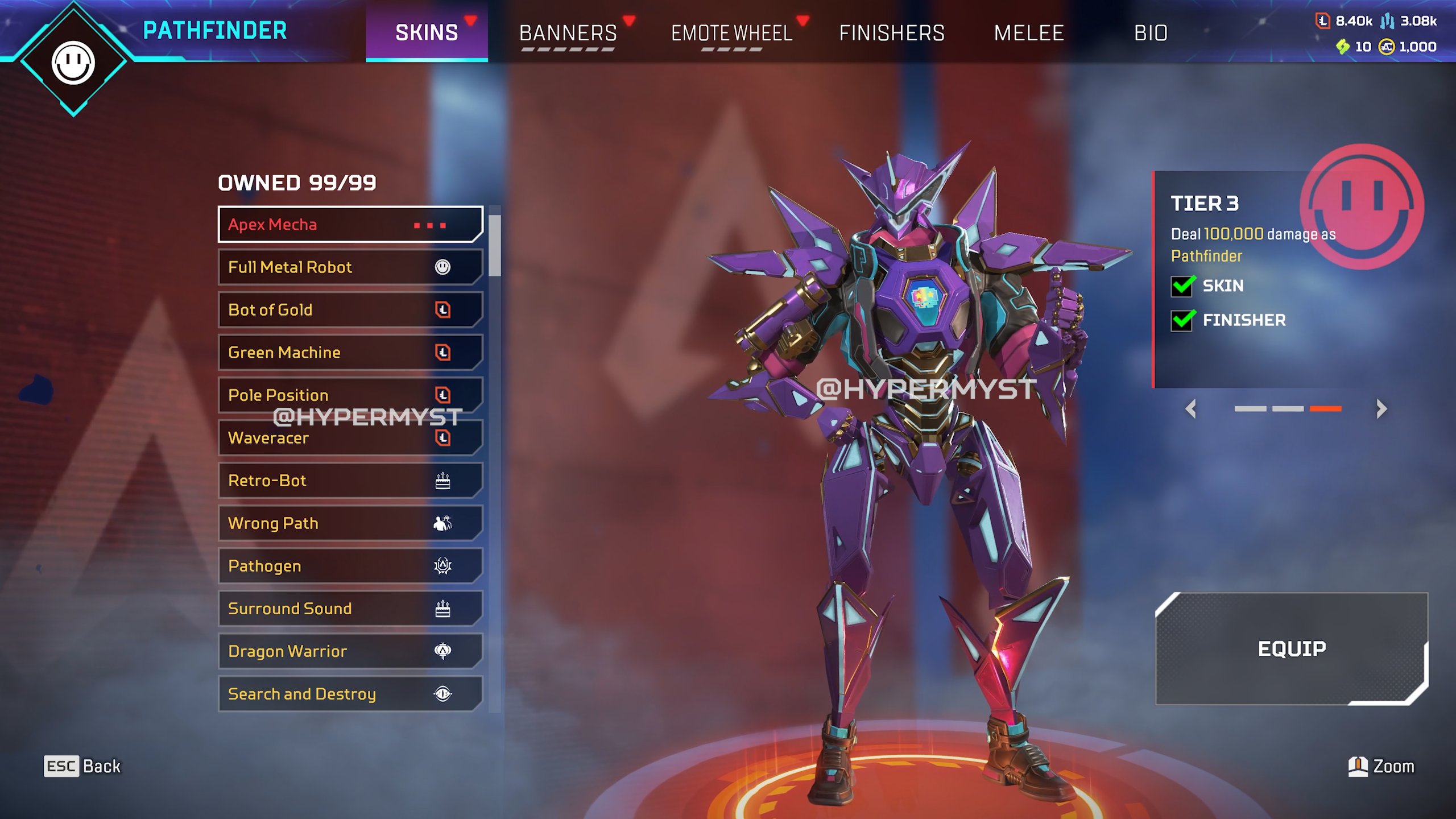1456x819 pixels.
Task: Select Green Machine from the skin list
Action: tap(350, 353)
